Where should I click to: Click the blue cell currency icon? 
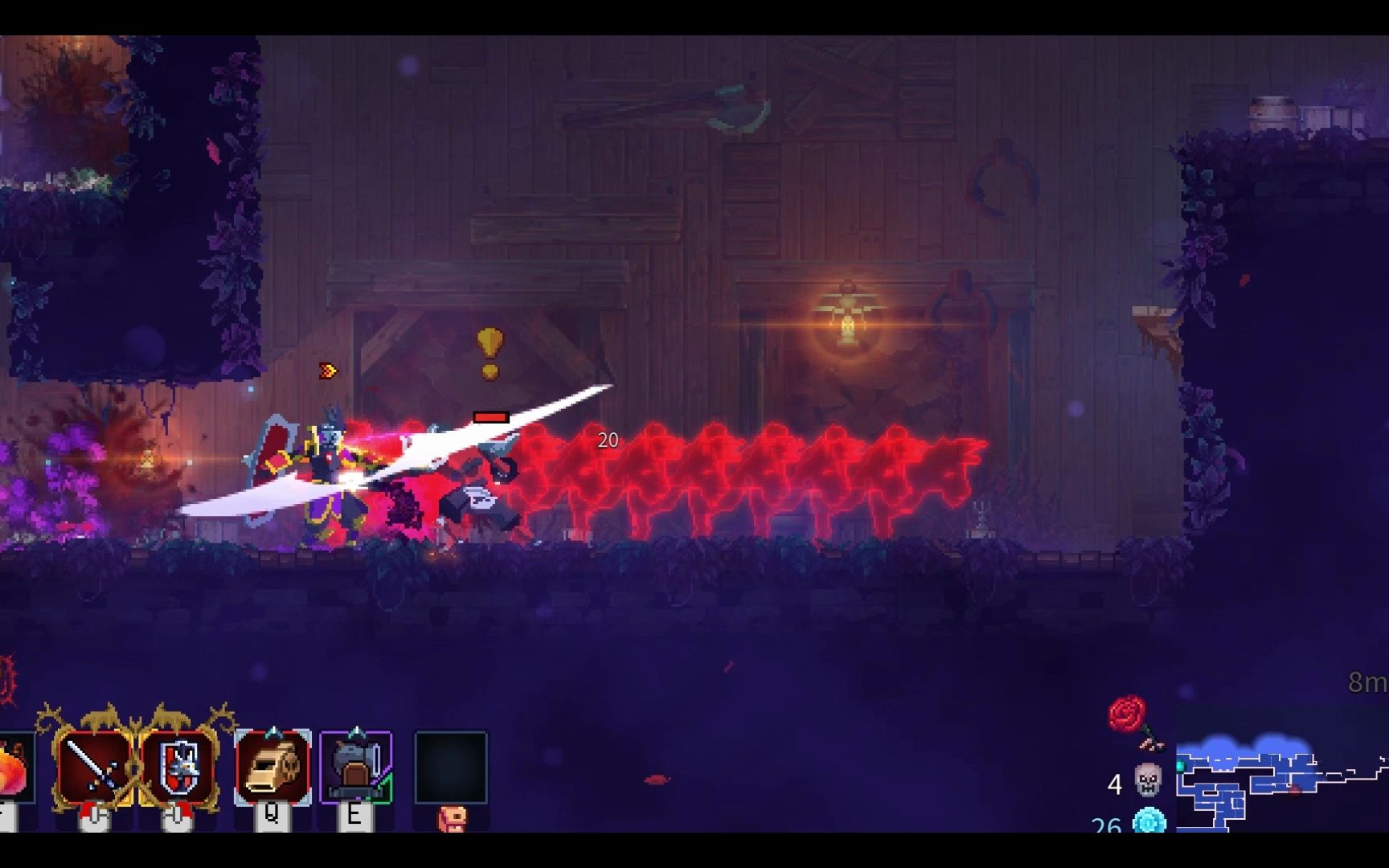(1149, 821)
